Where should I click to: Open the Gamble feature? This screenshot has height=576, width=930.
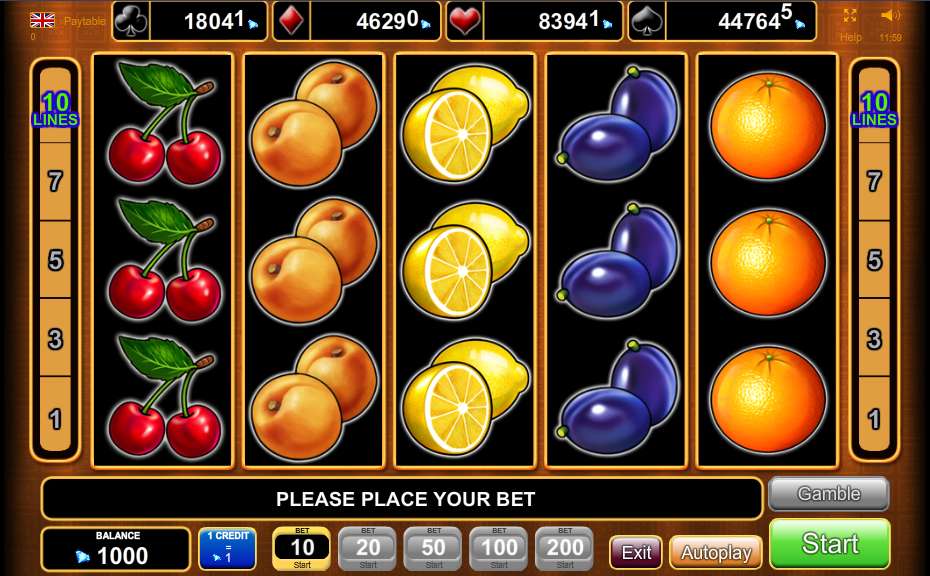[828, 493]
